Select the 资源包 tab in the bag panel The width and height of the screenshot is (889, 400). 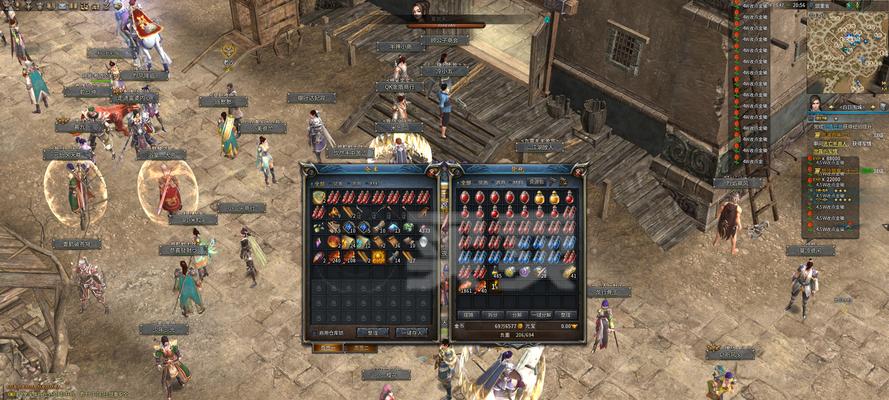pos(536,182)
